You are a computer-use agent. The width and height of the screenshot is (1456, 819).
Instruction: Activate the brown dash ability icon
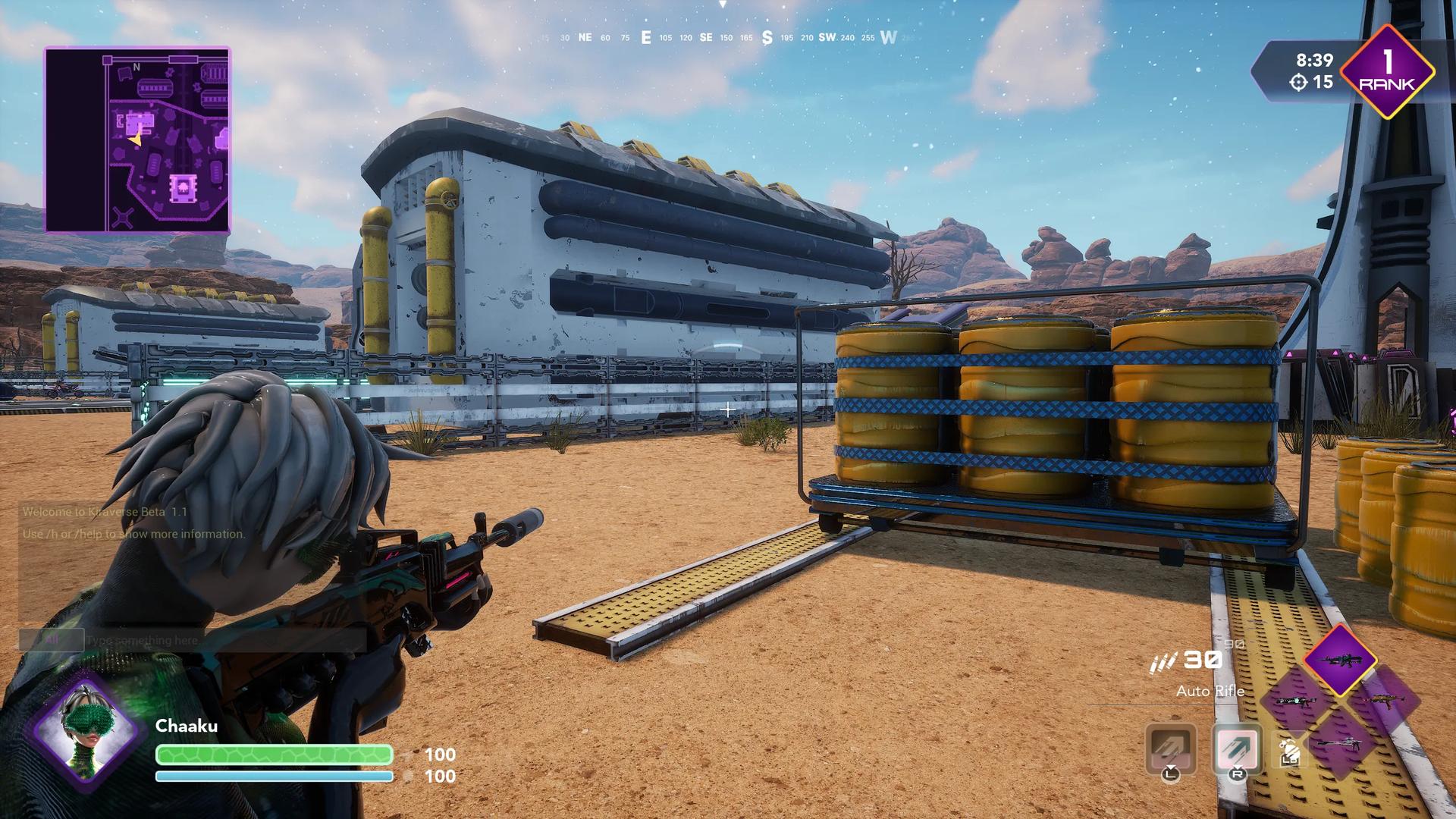(1171, 748)
